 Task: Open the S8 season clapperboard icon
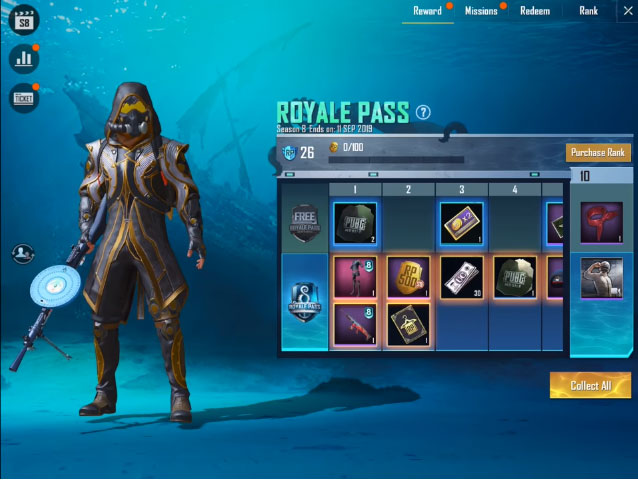coord(23,20)
